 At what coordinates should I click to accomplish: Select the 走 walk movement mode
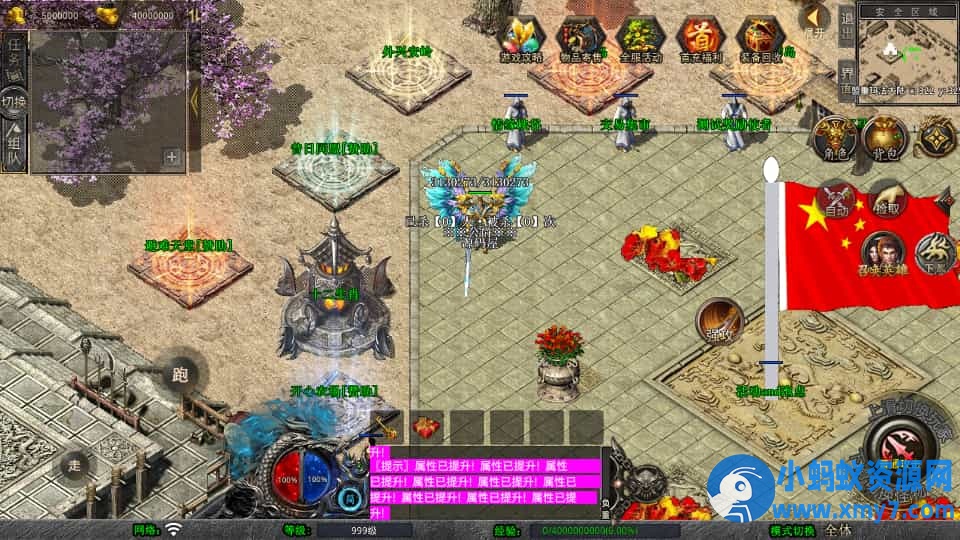point(74,465)
